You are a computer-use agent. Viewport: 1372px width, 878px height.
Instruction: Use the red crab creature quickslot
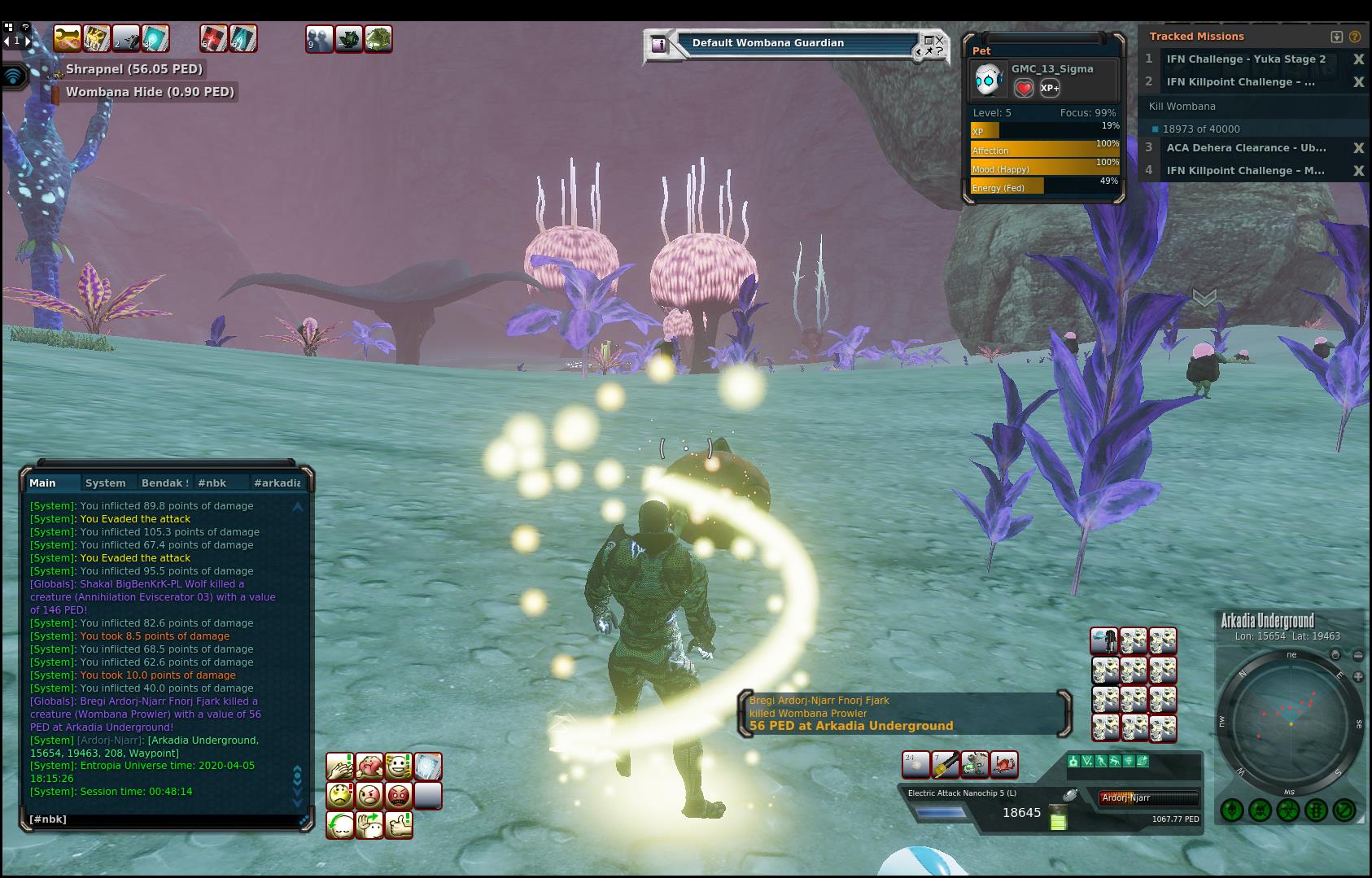click(x=1005, y=764)
